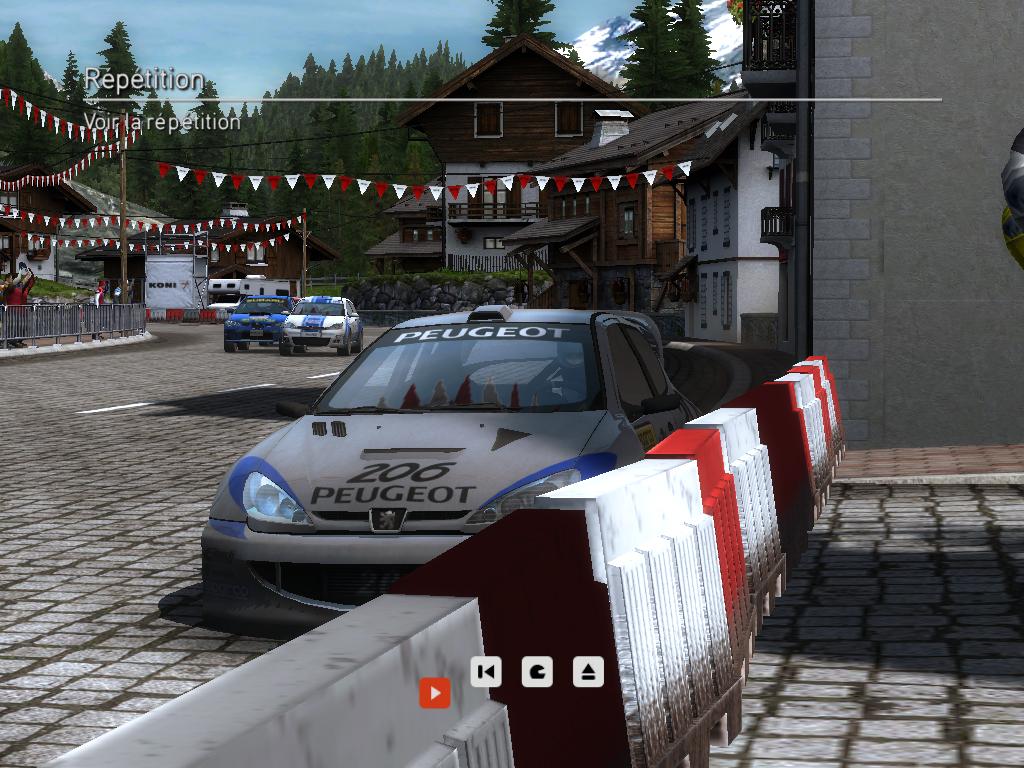Click the camera change replay button
Viewport: 1024px width, 768px height.
(537, 671)
